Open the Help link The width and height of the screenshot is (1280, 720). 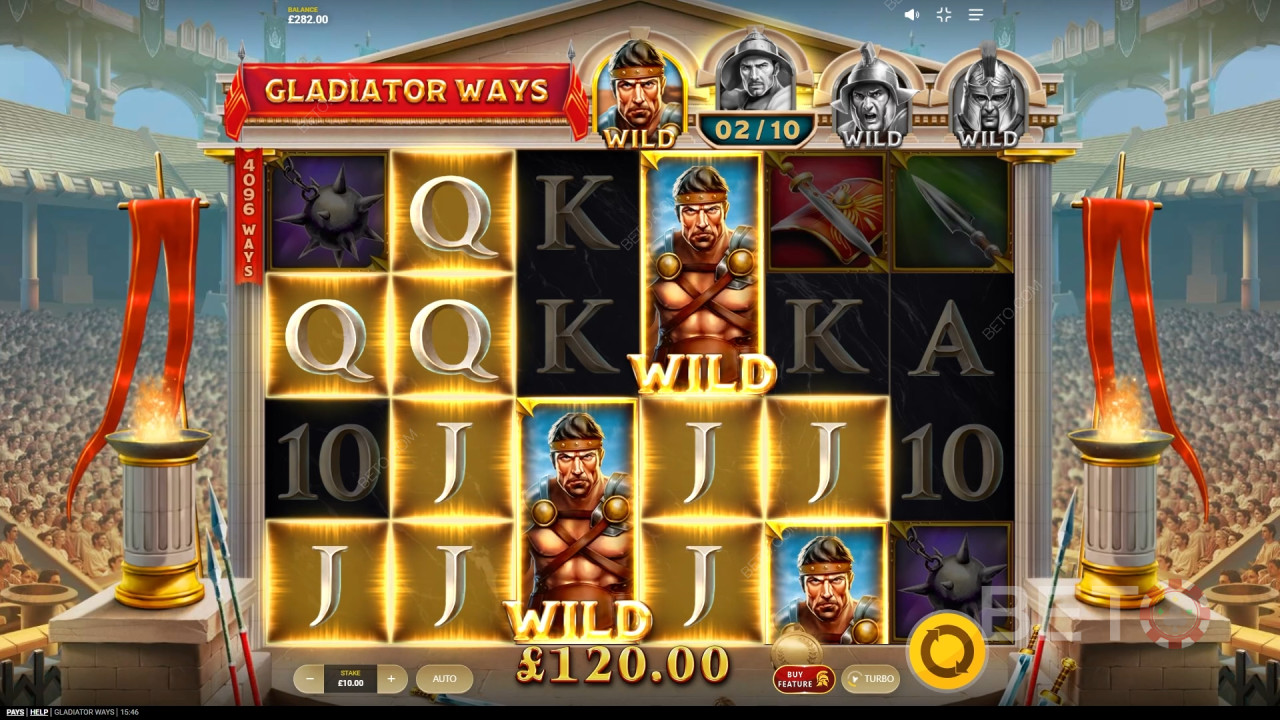(39, 712)
